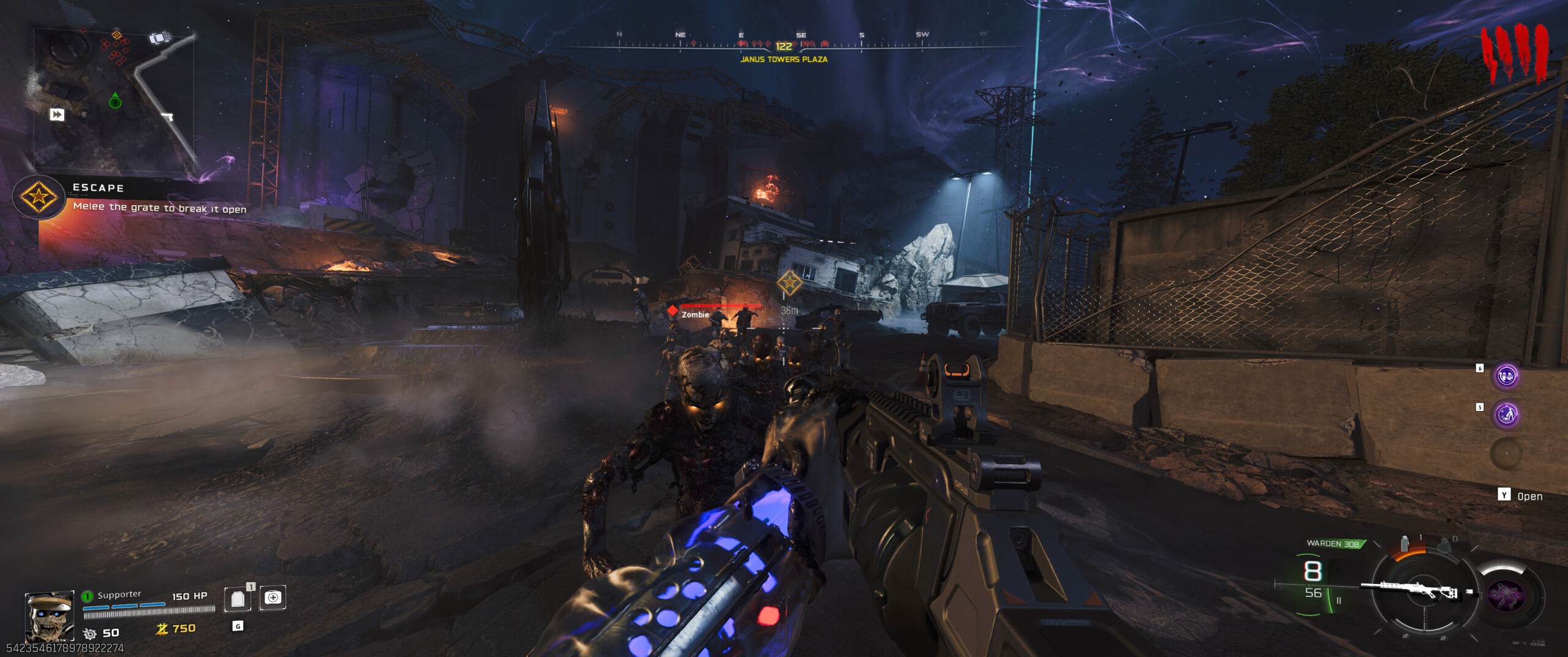This screenshot has height=657, width=1568.
Task: Select the vehicle marker on the minimap
Action: click(159, 38)
